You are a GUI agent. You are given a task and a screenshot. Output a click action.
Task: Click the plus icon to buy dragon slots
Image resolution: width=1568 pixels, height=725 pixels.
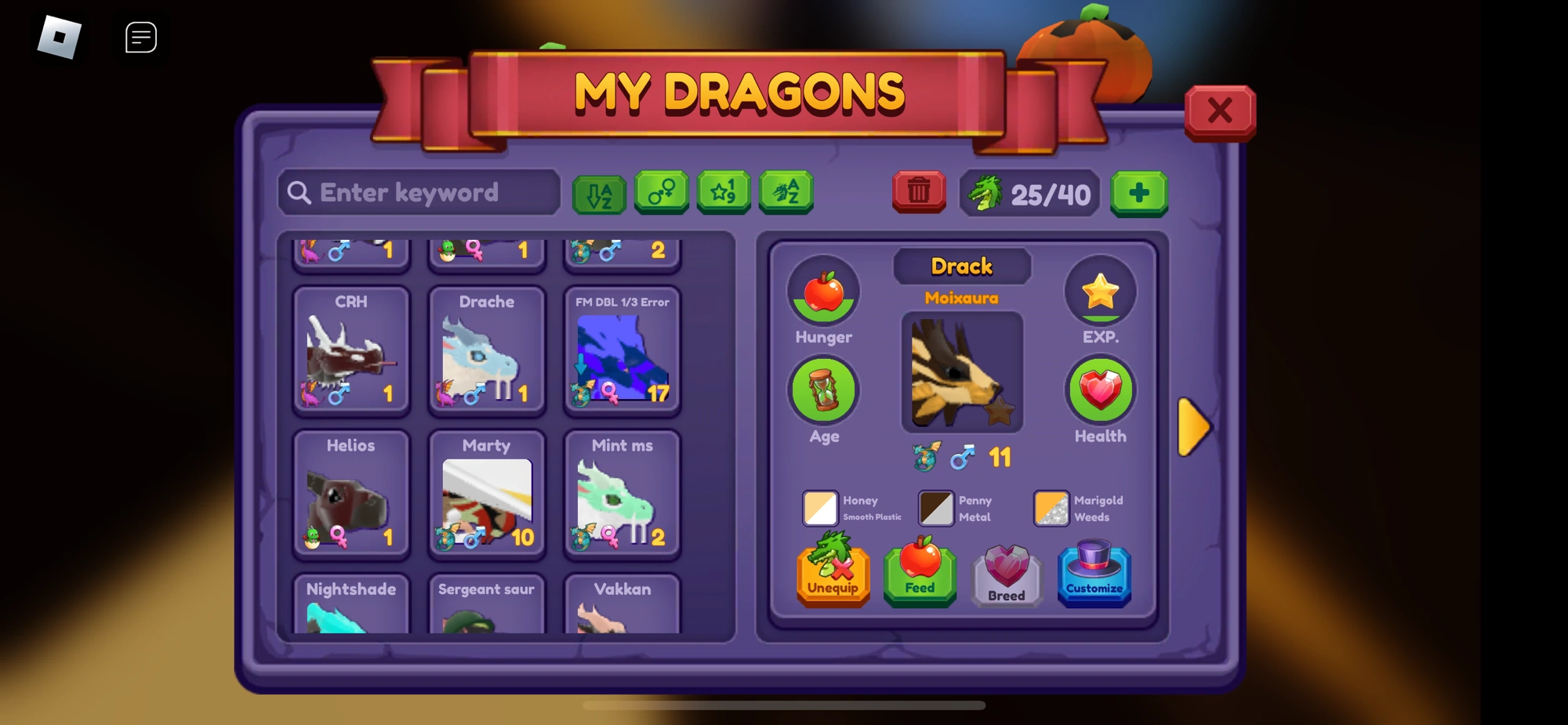pos(1140,192)
